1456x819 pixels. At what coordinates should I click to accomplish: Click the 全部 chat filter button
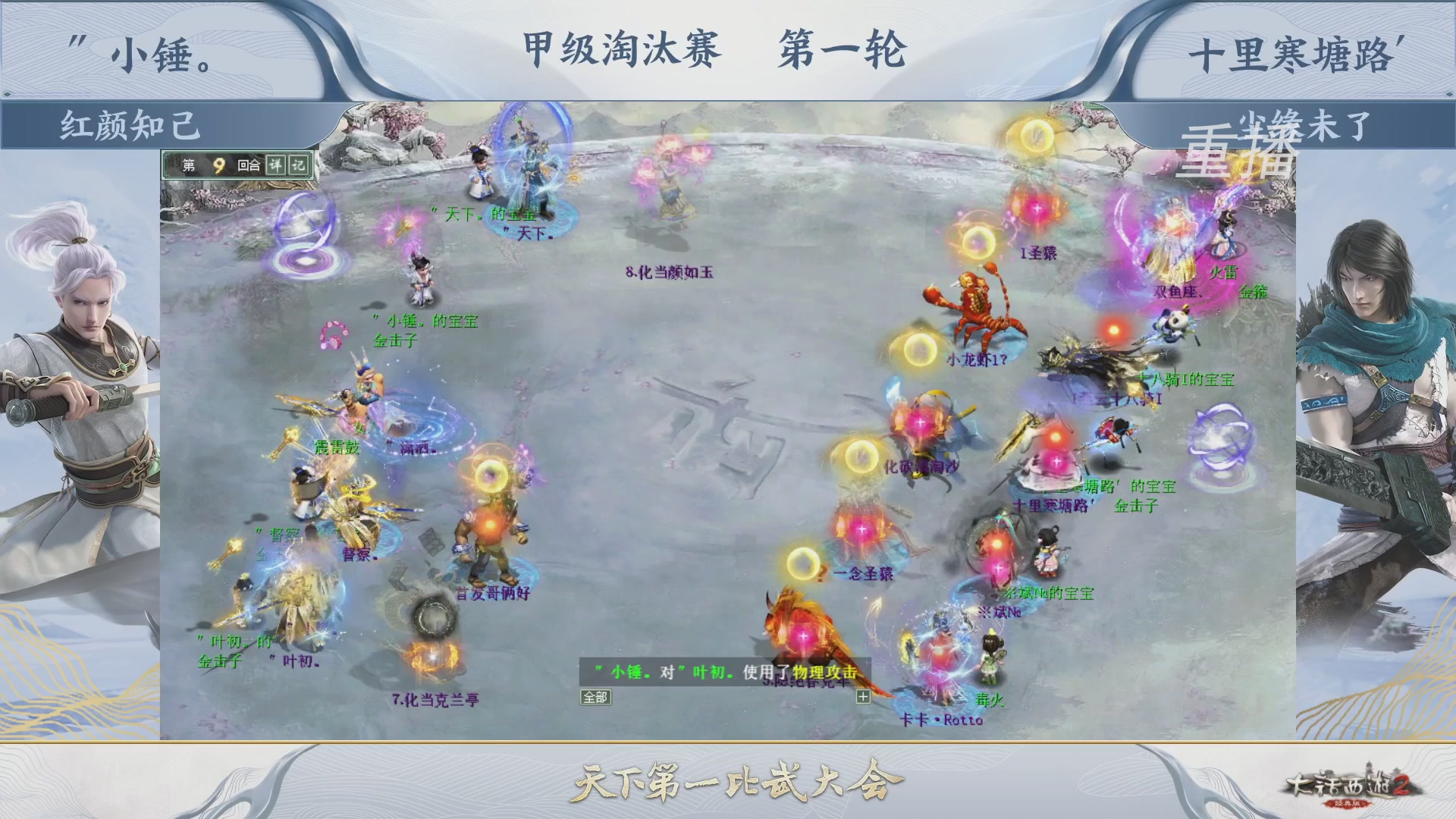point(595,698)
